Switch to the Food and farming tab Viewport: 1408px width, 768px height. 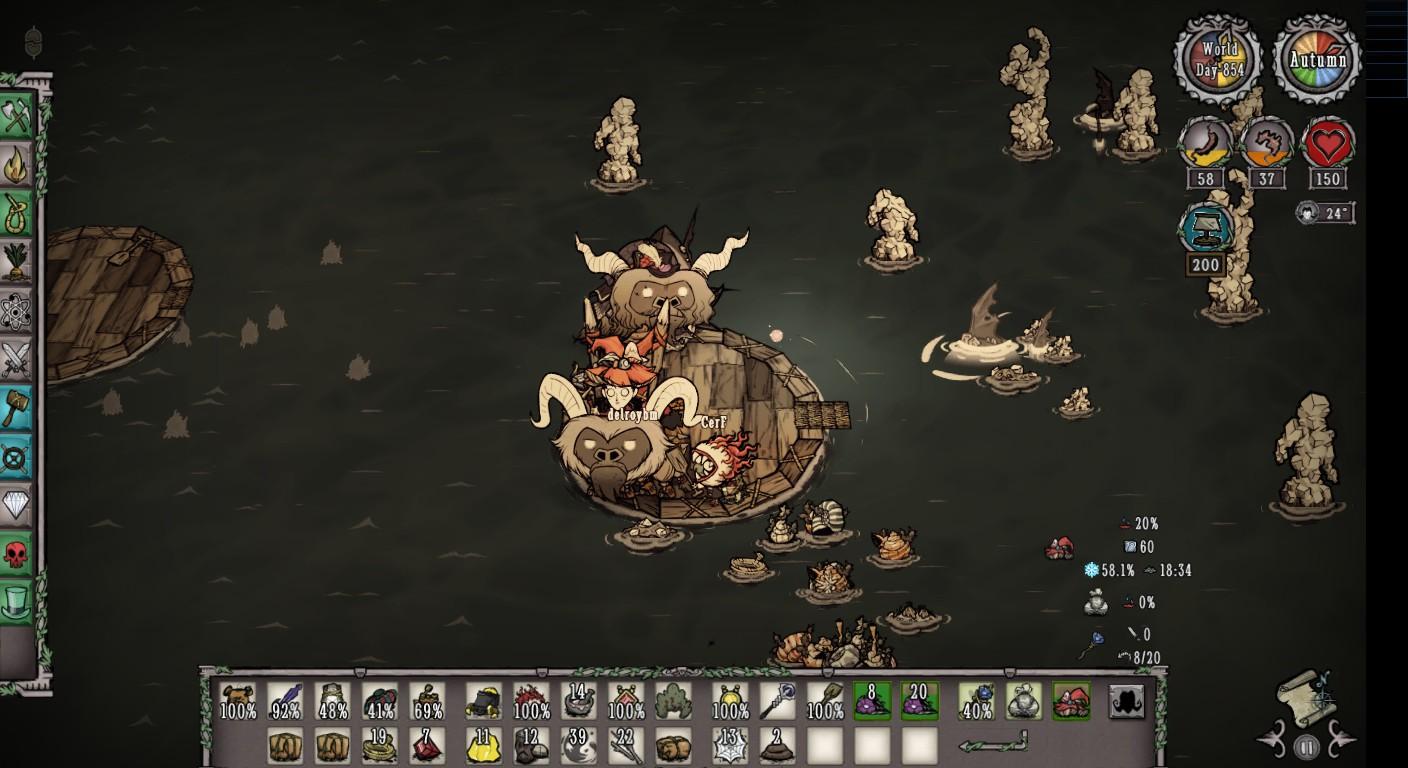pos(17,262)
